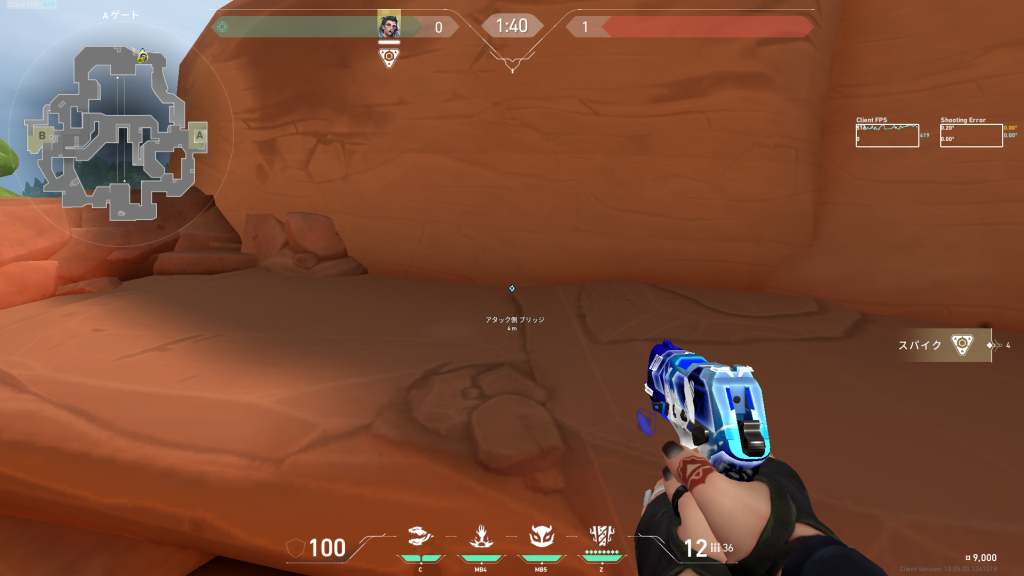Click the Client FPS graph

click(887, 135)
